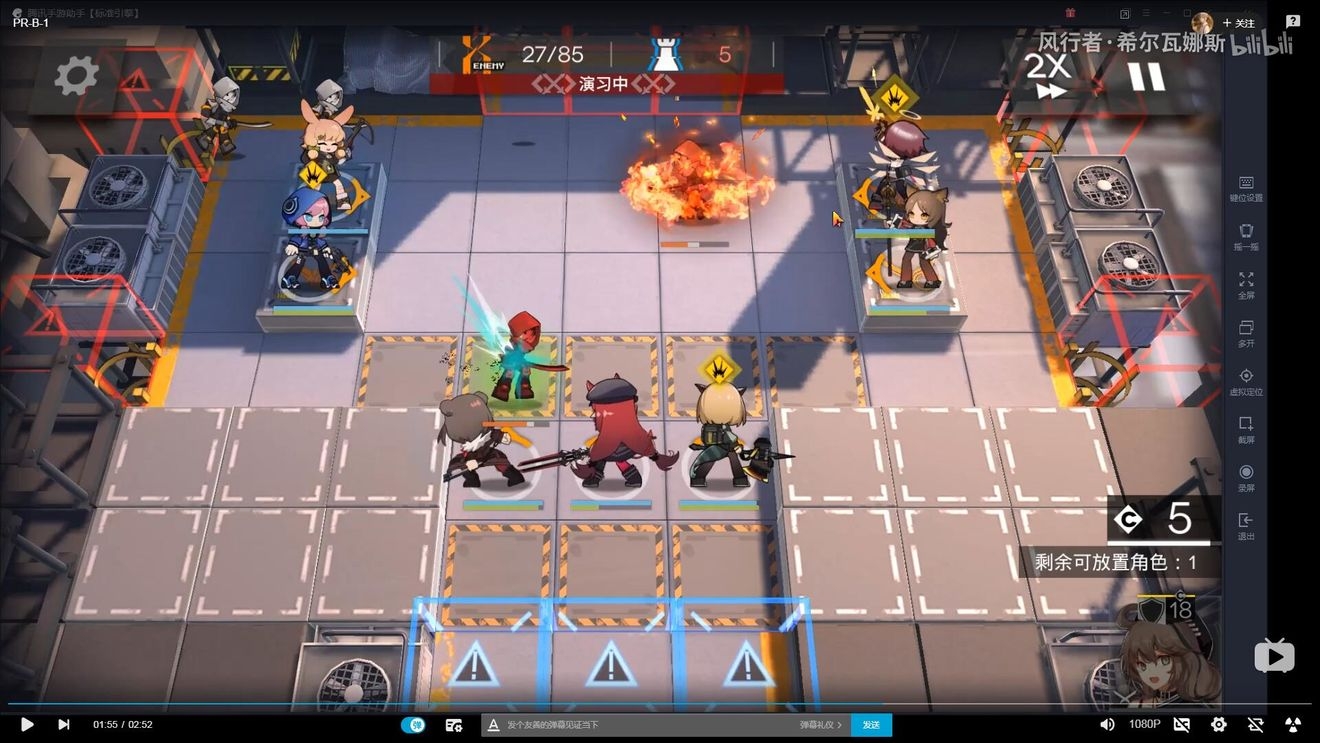This screenshot has width=1320, height=743.
Task: Click the emulator fullscreen button
Action: (1246, 285)
